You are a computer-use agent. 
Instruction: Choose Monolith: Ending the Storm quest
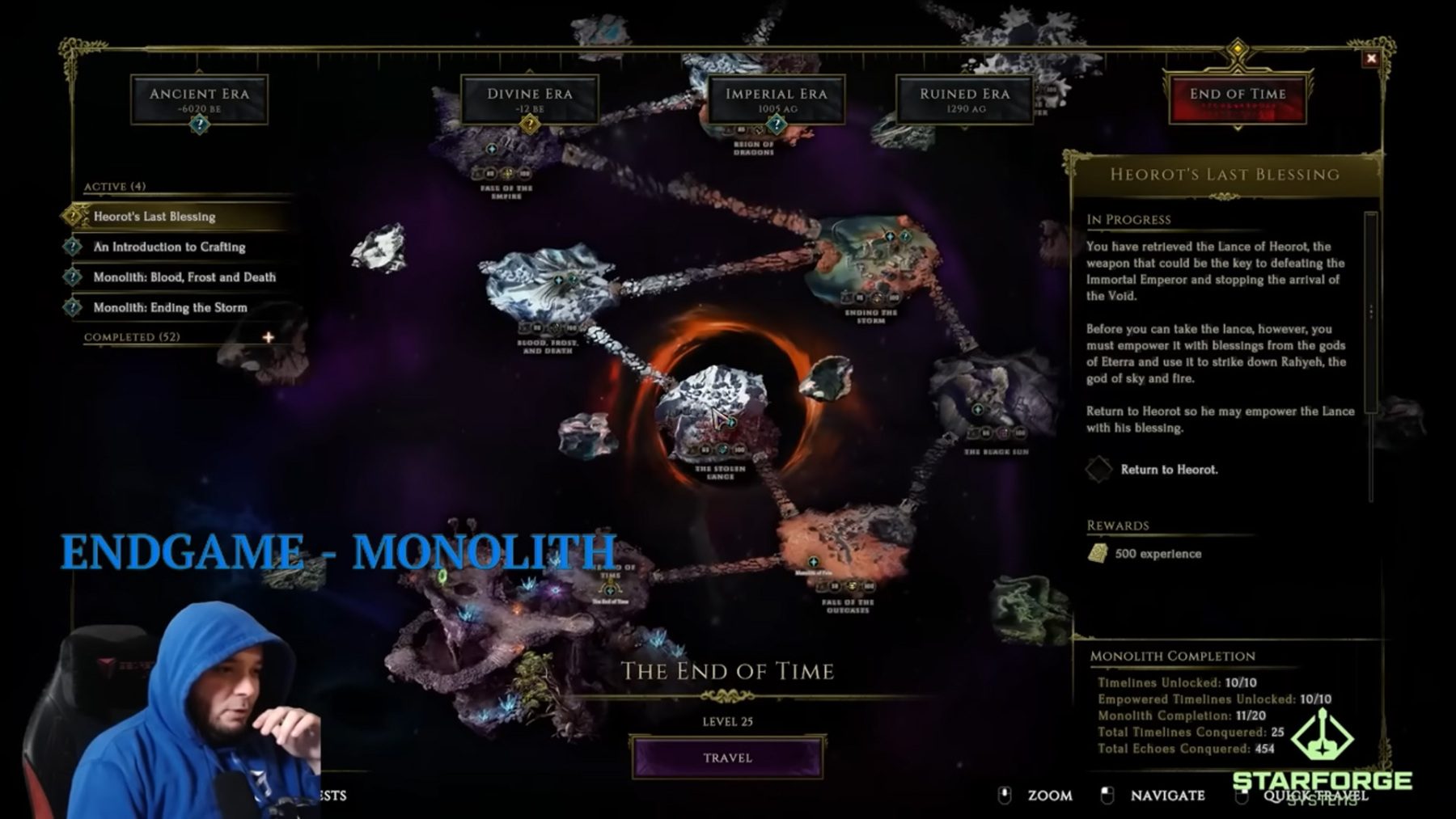tap(170, 307)
